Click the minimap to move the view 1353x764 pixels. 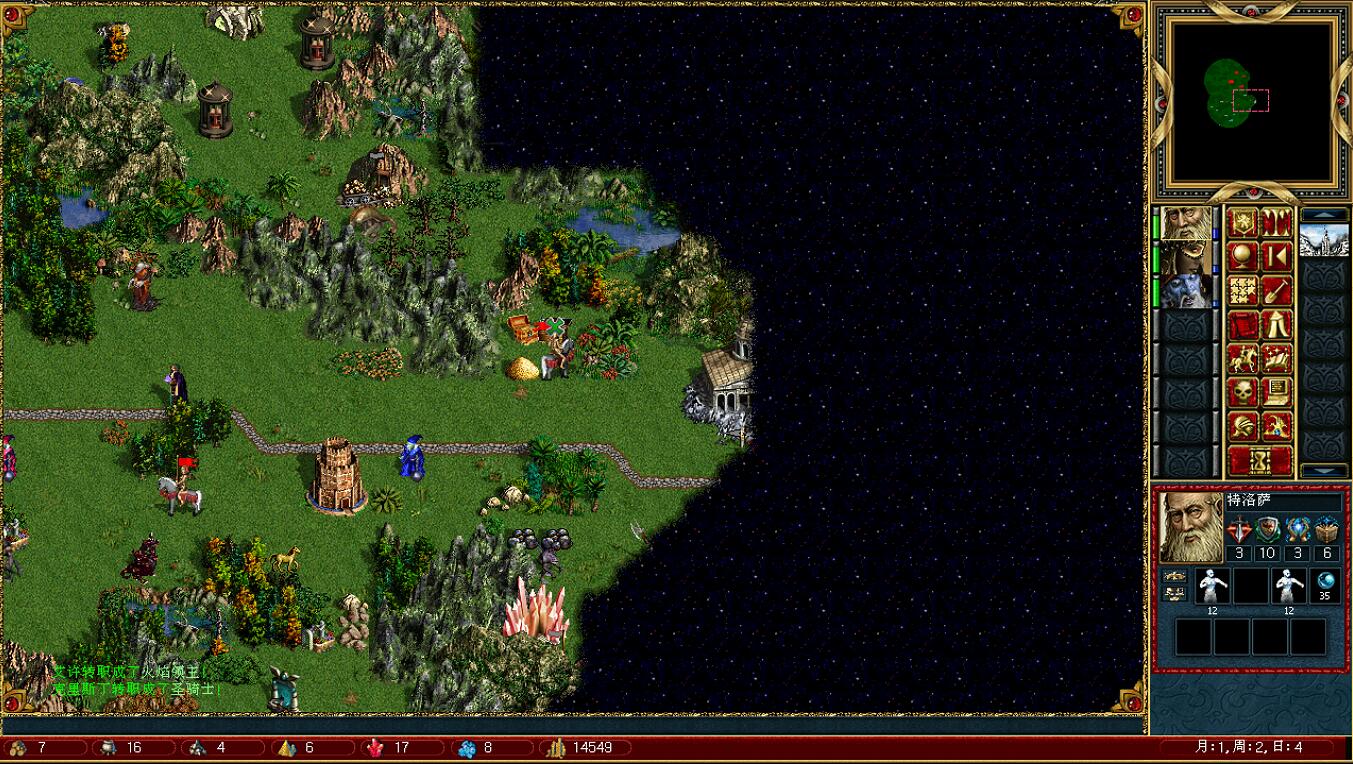[x=1251, y=100]
